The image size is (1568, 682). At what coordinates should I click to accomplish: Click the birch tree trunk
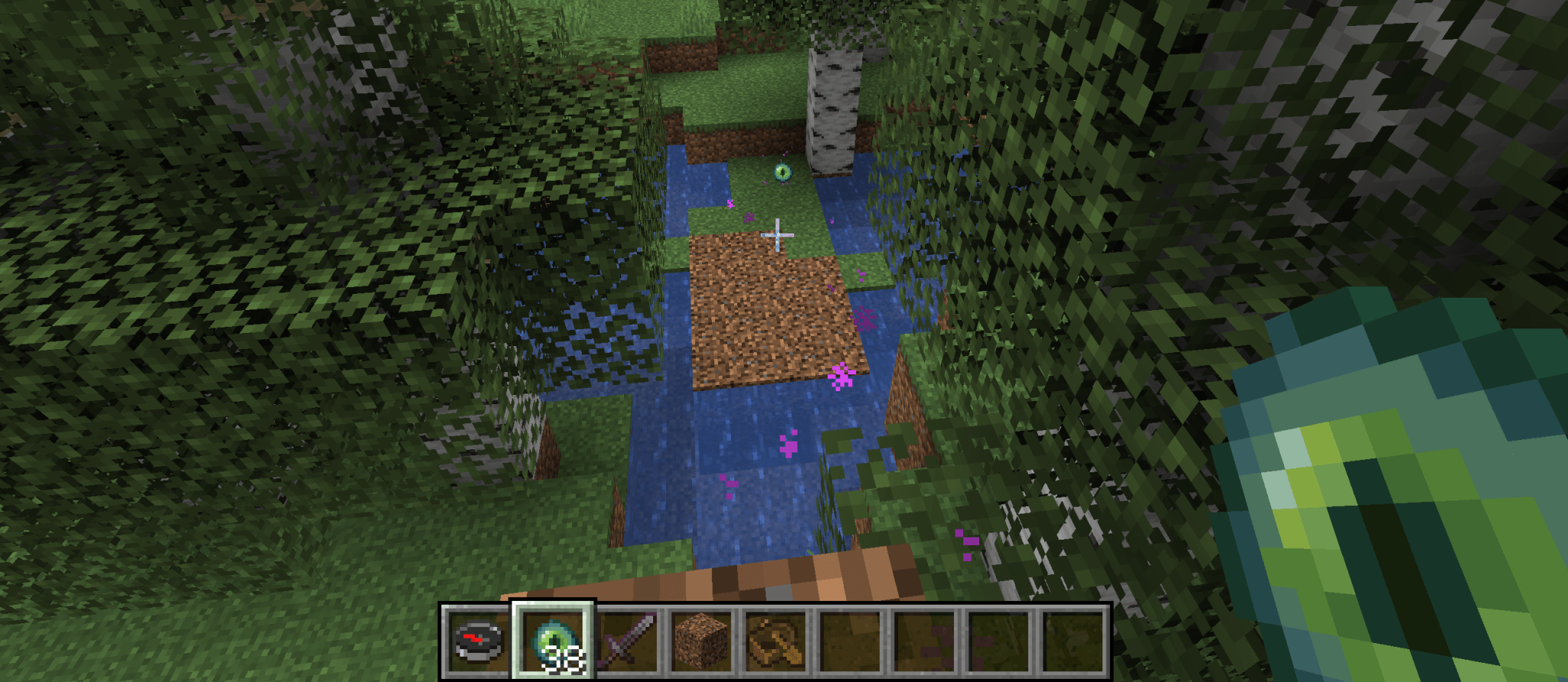click(x=831, y=92)
